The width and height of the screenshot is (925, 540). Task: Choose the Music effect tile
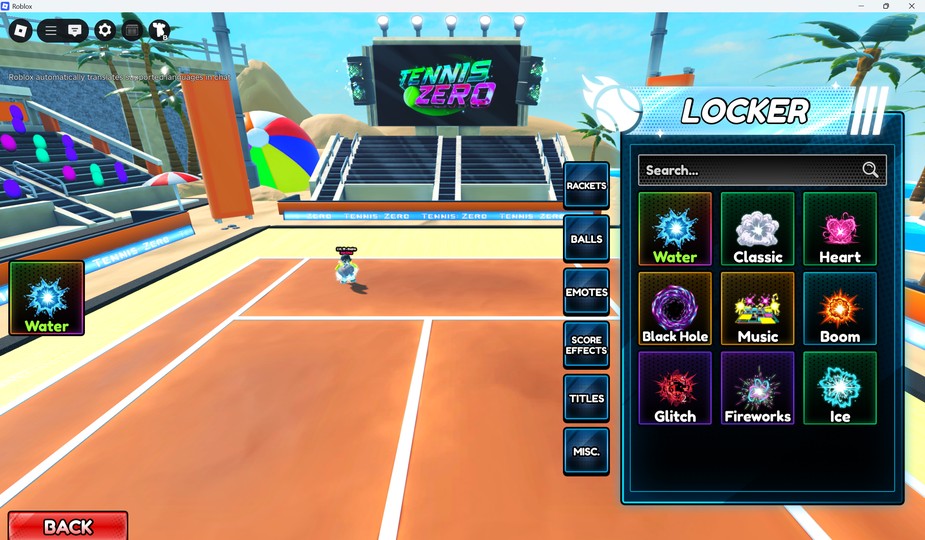point(757,309)
